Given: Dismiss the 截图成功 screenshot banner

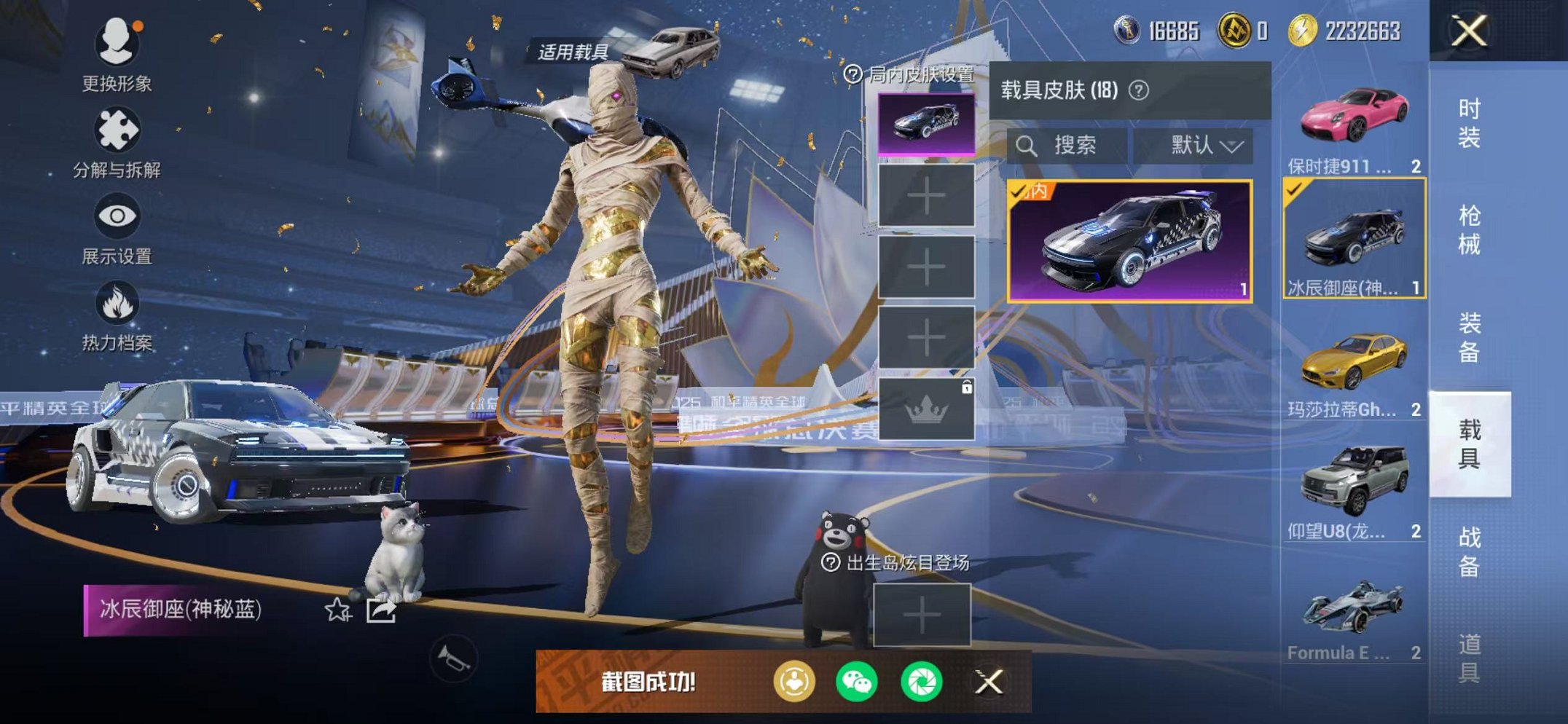Looking at the screenshot, I should coord(989,682).
